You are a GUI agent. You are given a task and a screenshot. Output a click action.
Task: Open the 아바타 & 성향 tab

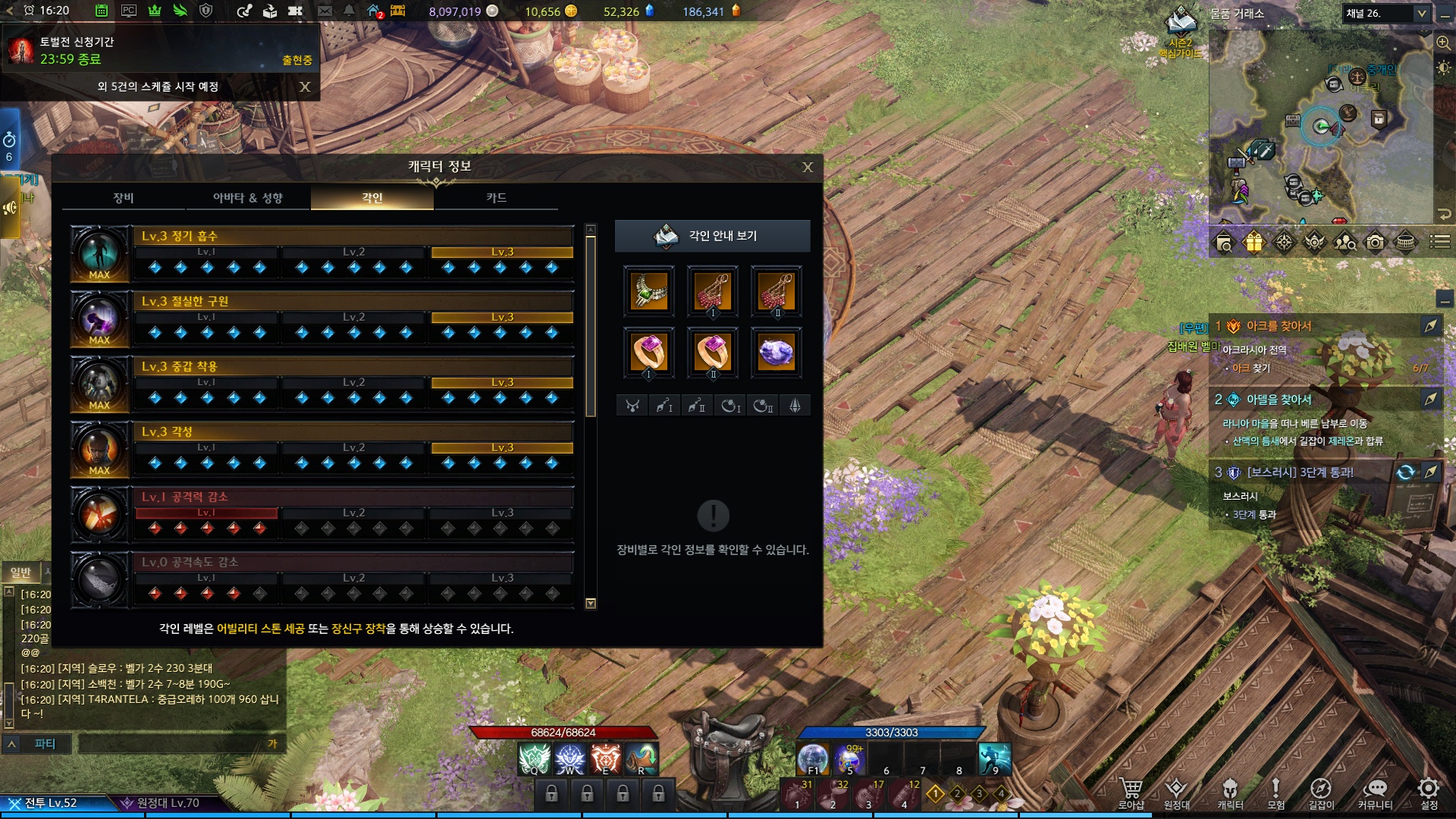pos(248,198)
